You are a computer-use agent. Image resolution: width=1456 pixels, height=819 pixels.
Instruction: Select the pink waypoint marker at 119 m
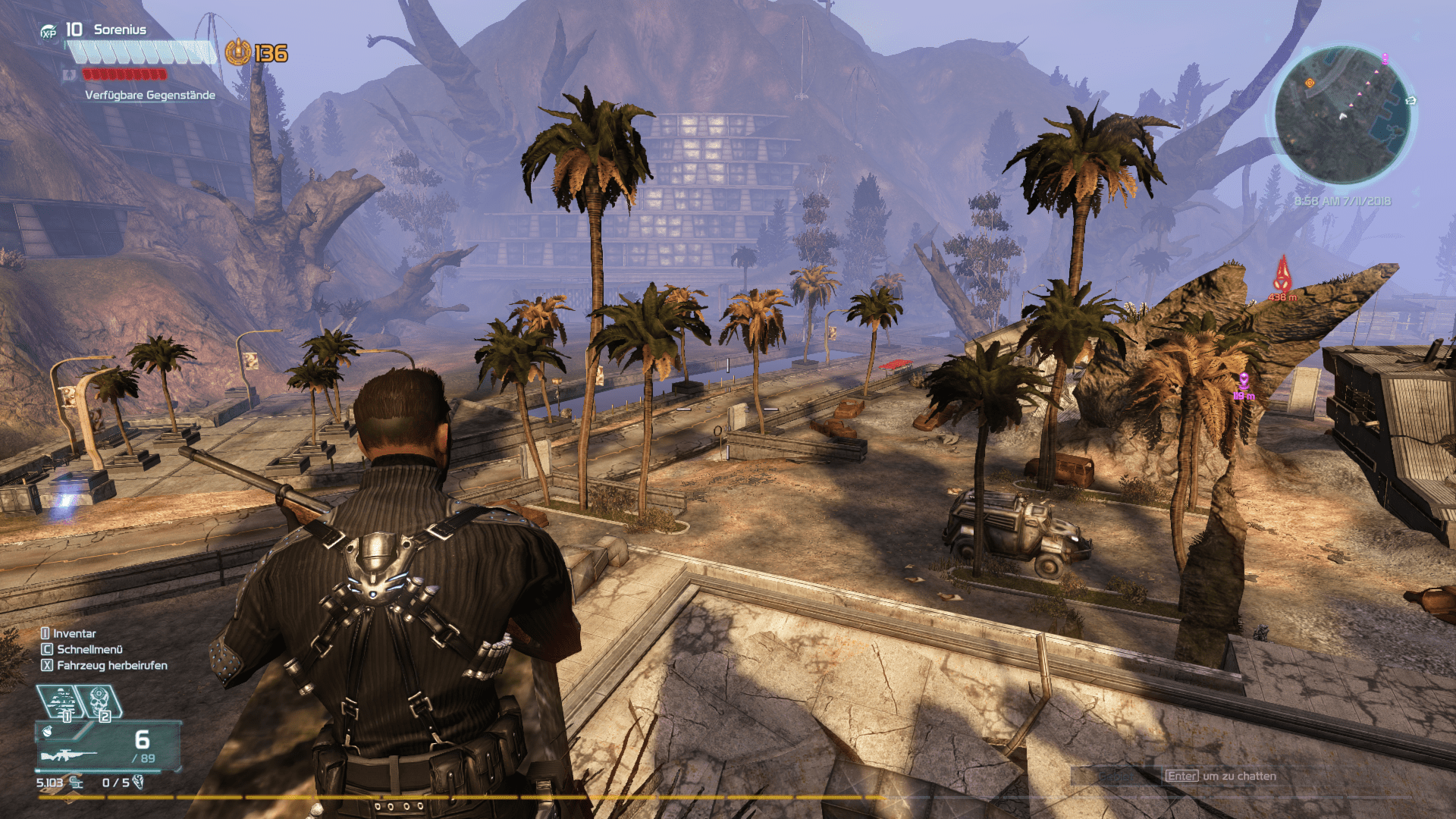[x=1244, y=381]
